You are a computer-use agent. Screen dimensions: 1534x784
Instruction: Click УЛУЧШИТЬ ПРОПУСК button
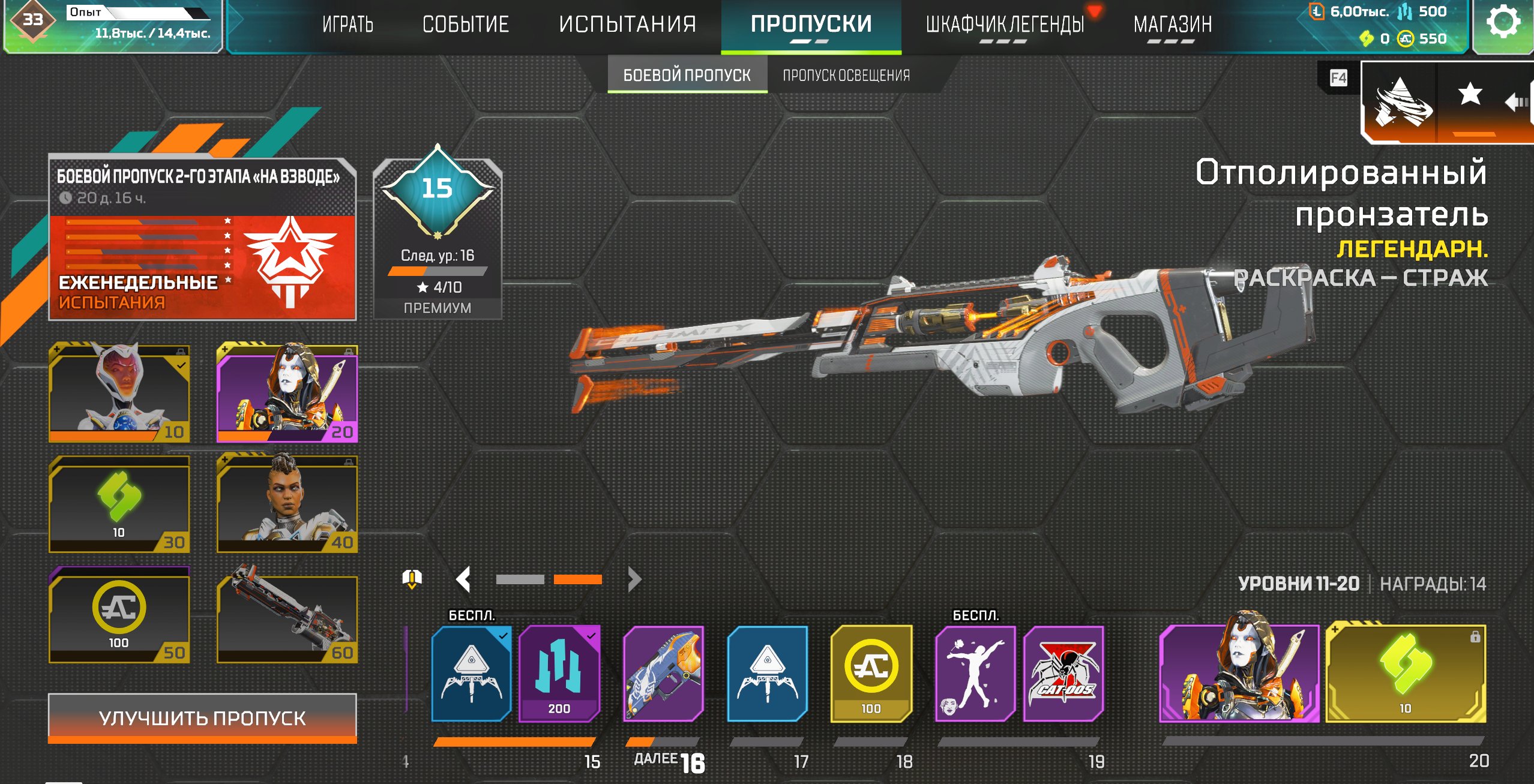(202, 718)
